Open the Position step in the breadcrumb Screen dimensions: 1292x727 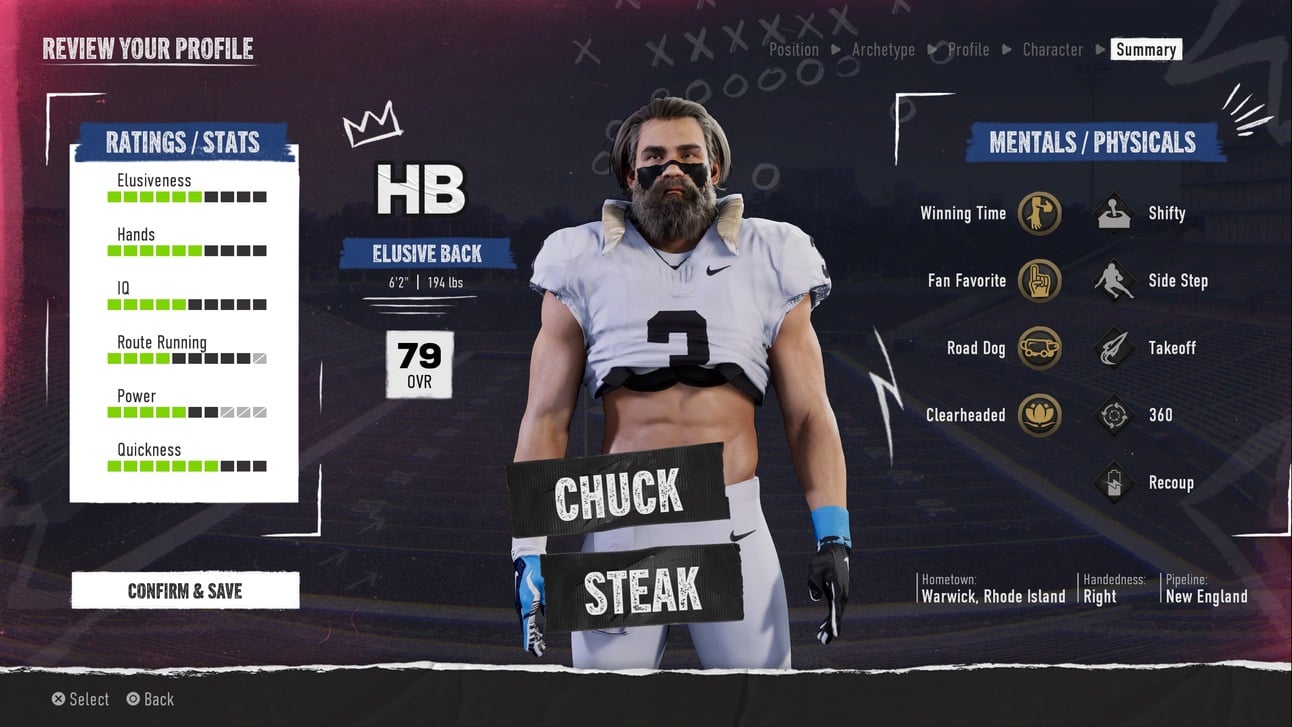pyautogui.click(x=793, y=49)
